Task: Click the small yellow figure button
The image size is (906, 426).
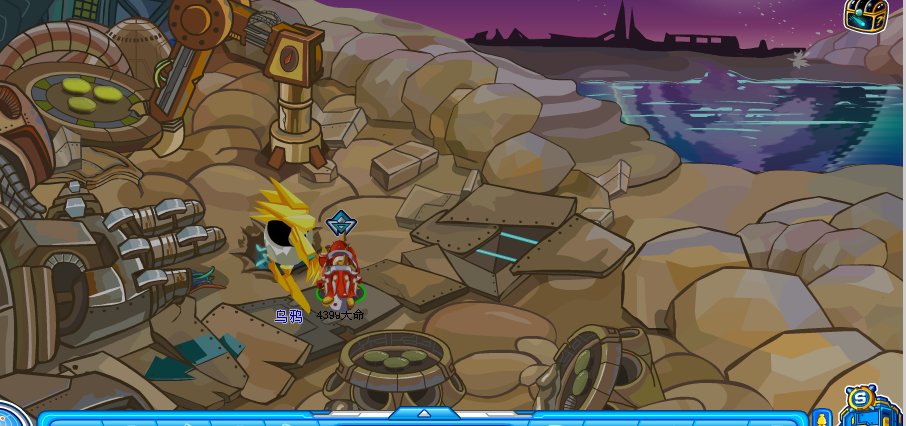Action: click(822, 418)
